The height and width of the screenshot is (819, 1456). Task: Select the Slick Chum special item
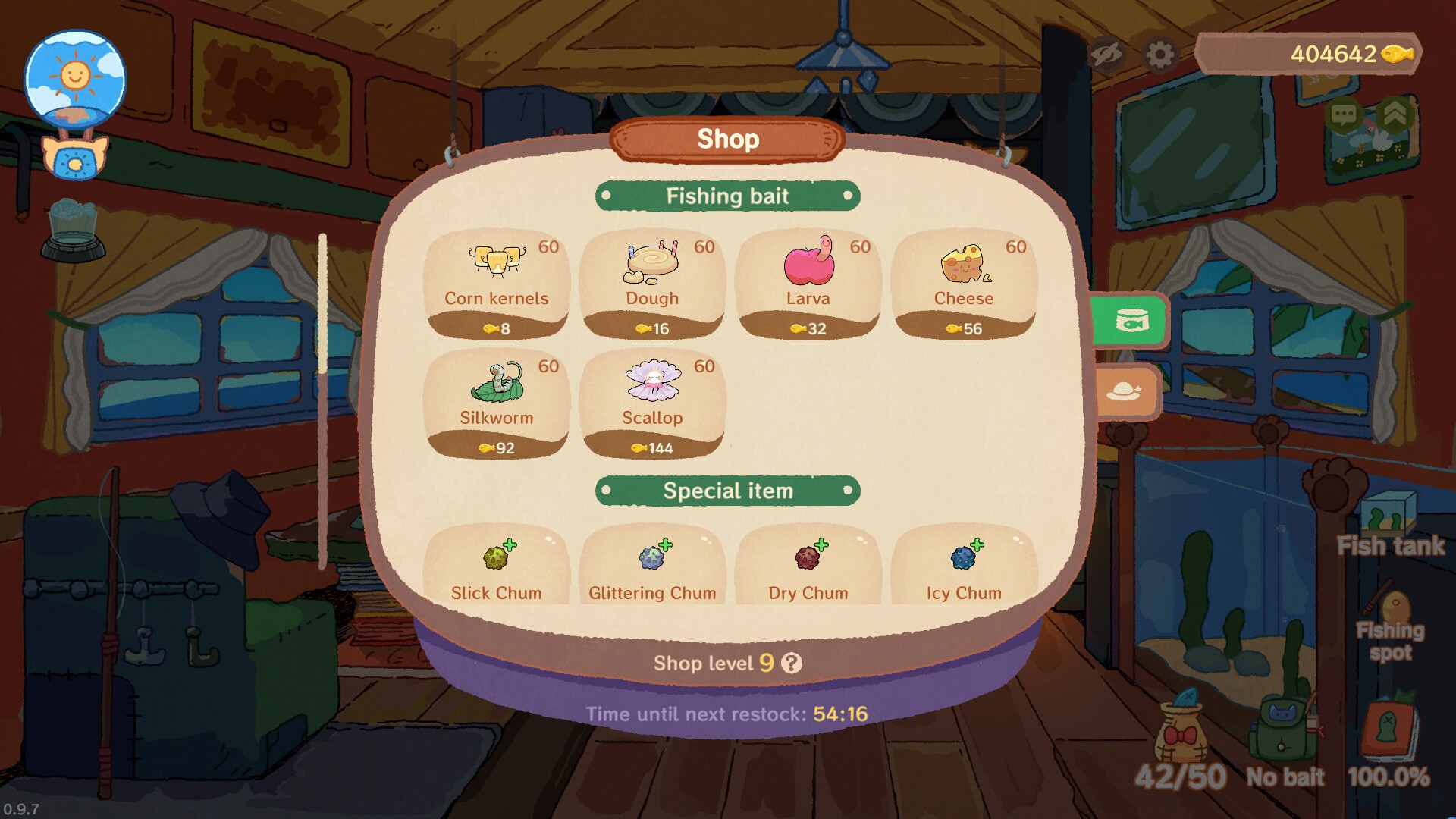point(496,567)
